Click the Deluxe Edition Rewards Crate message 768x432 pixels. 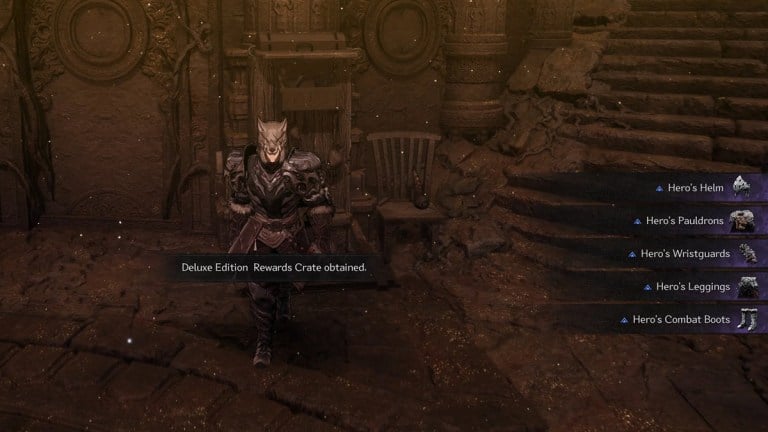pos(274,267)
